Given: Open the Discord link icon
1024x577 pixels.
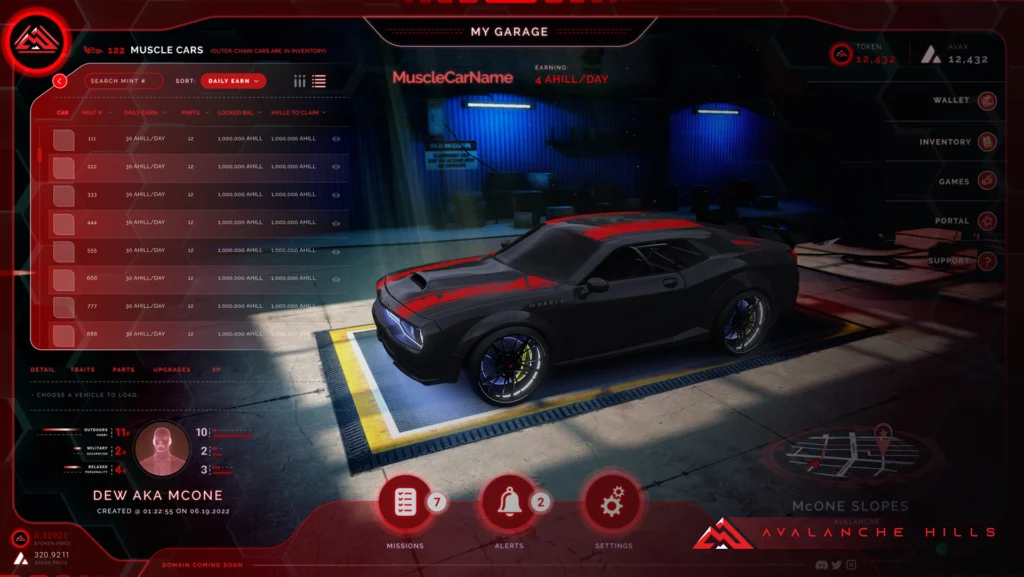Looking at the screenshot, I should 820,565.
